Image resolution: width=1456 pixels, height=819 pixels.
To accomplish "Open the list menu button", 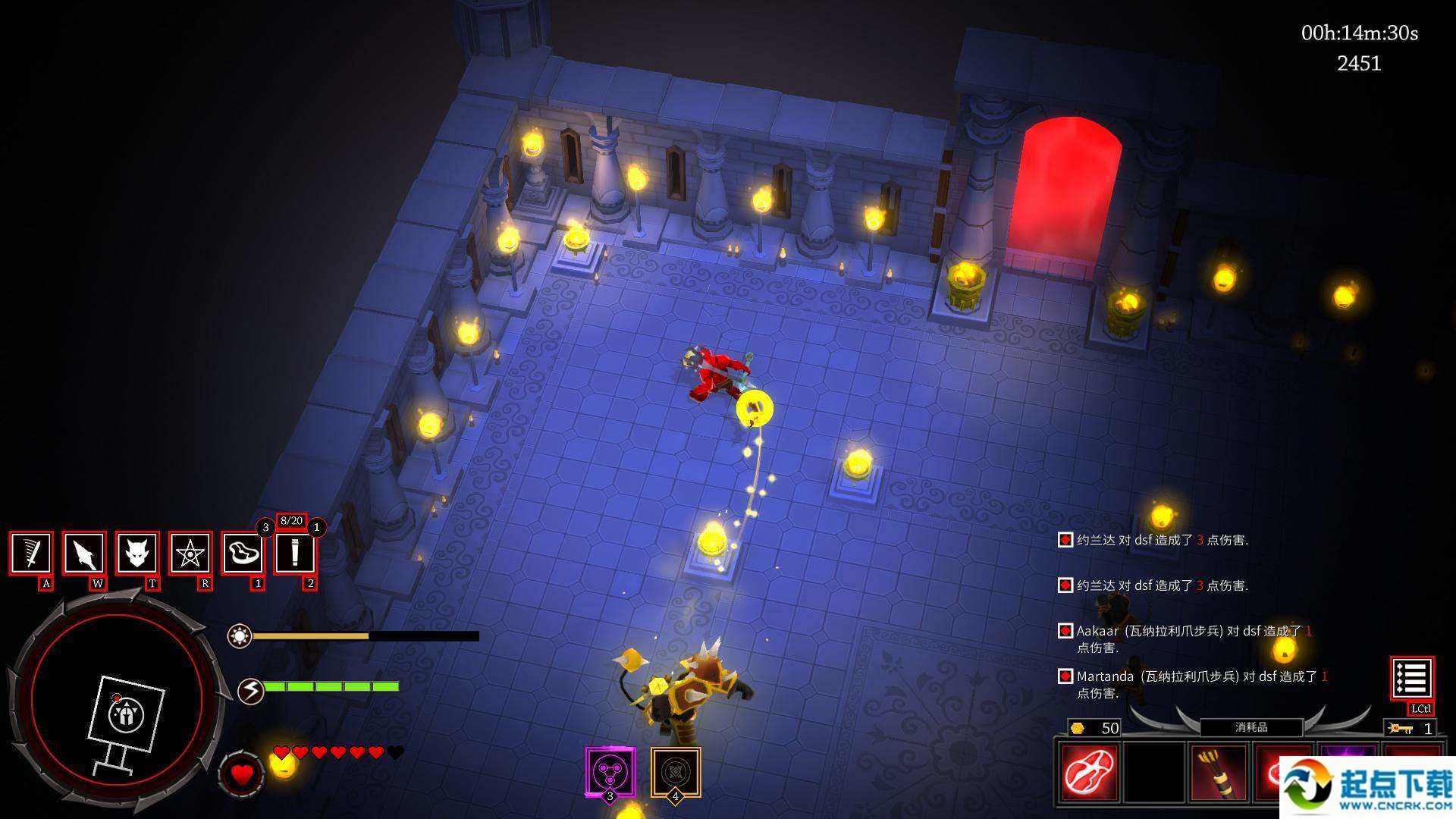I will 1411,678.
